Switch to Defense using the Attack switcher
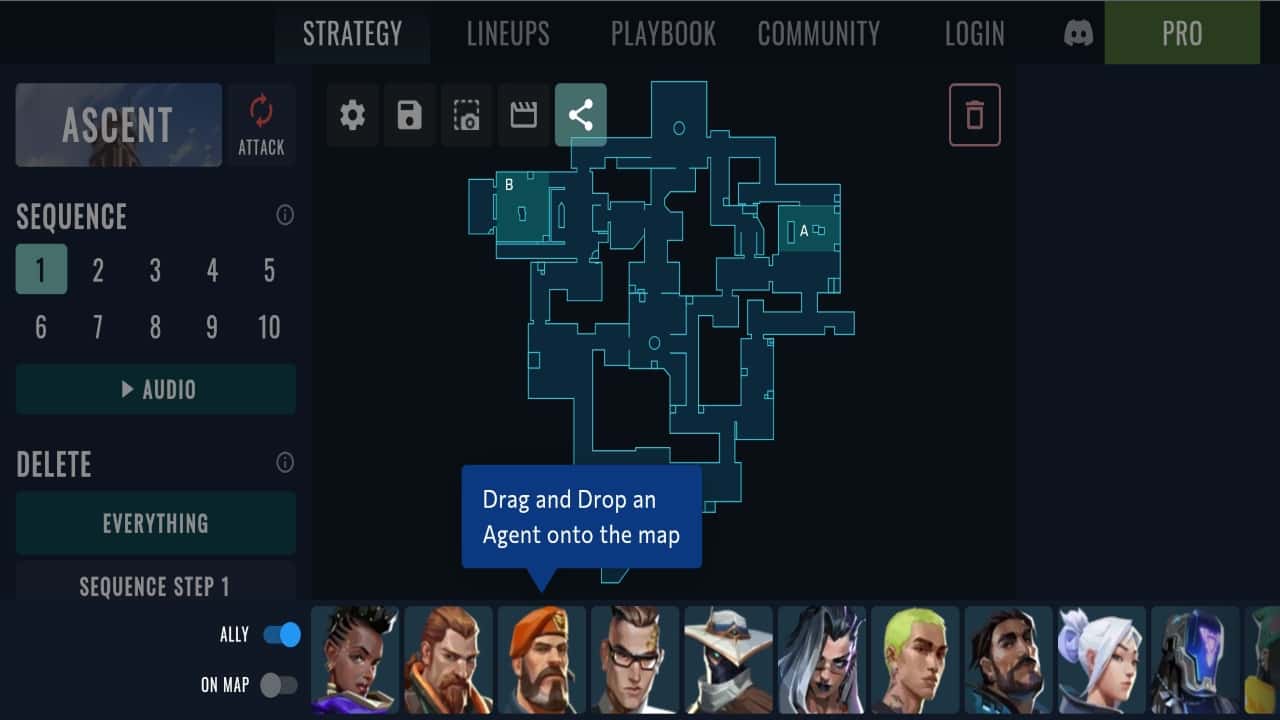1280x720 pixels. coord(261,124)
